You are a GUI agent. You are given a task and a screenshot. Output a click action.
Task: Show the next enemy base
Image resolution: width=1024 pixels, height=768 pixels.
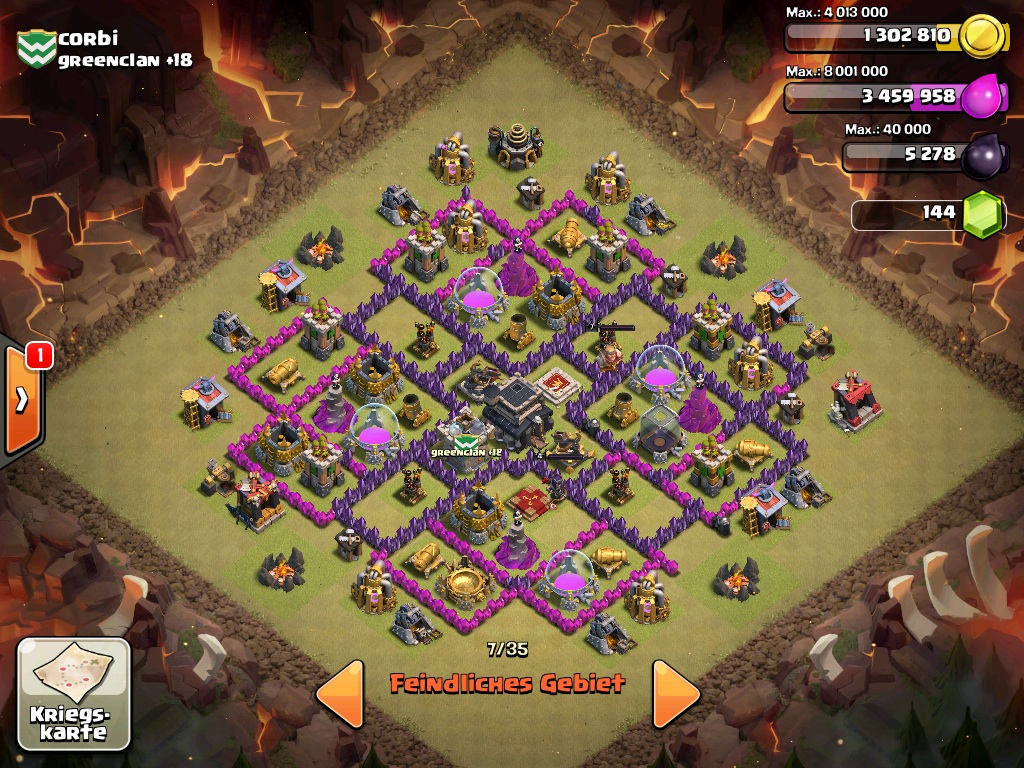coord(676,693)
